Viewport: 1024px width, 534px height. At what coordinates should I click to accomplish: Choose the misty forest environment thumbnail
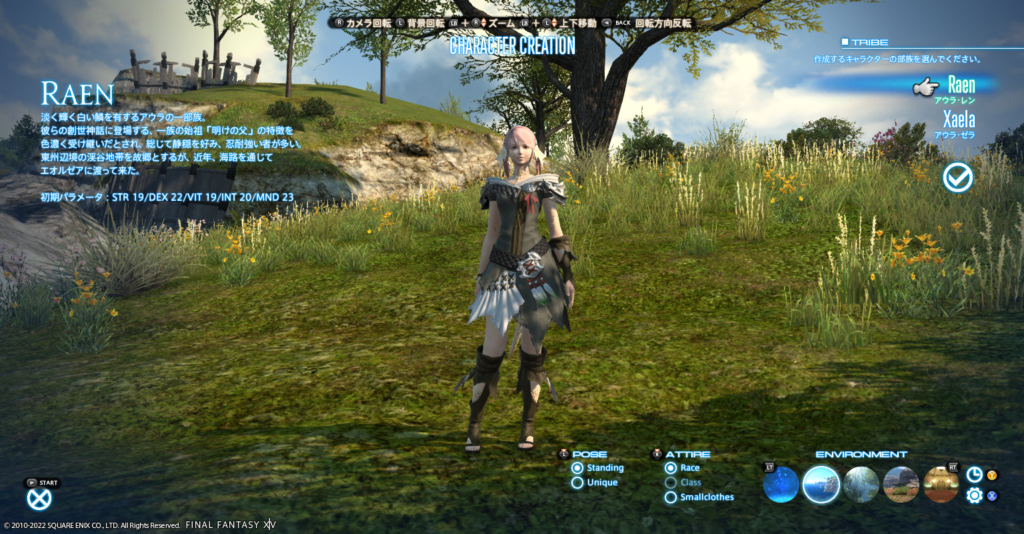pos(861,485)
